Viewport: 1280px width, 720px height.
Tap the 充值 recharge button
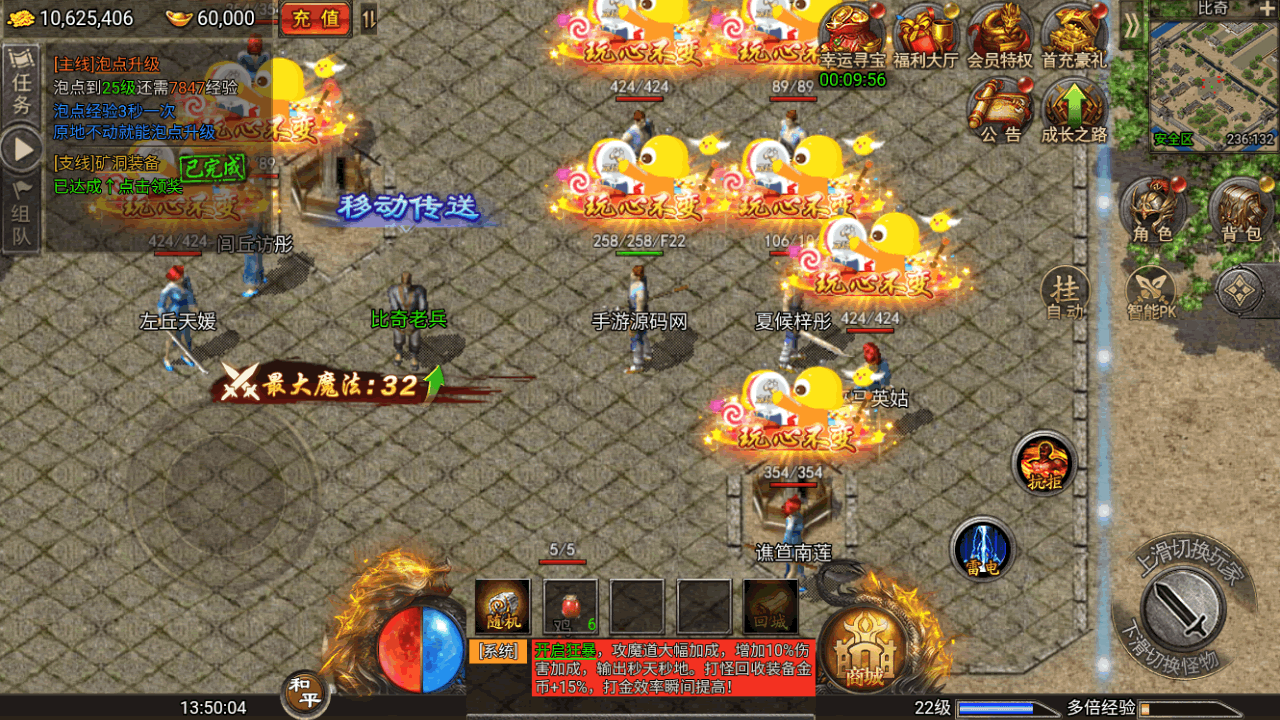(x=314, y=18)
